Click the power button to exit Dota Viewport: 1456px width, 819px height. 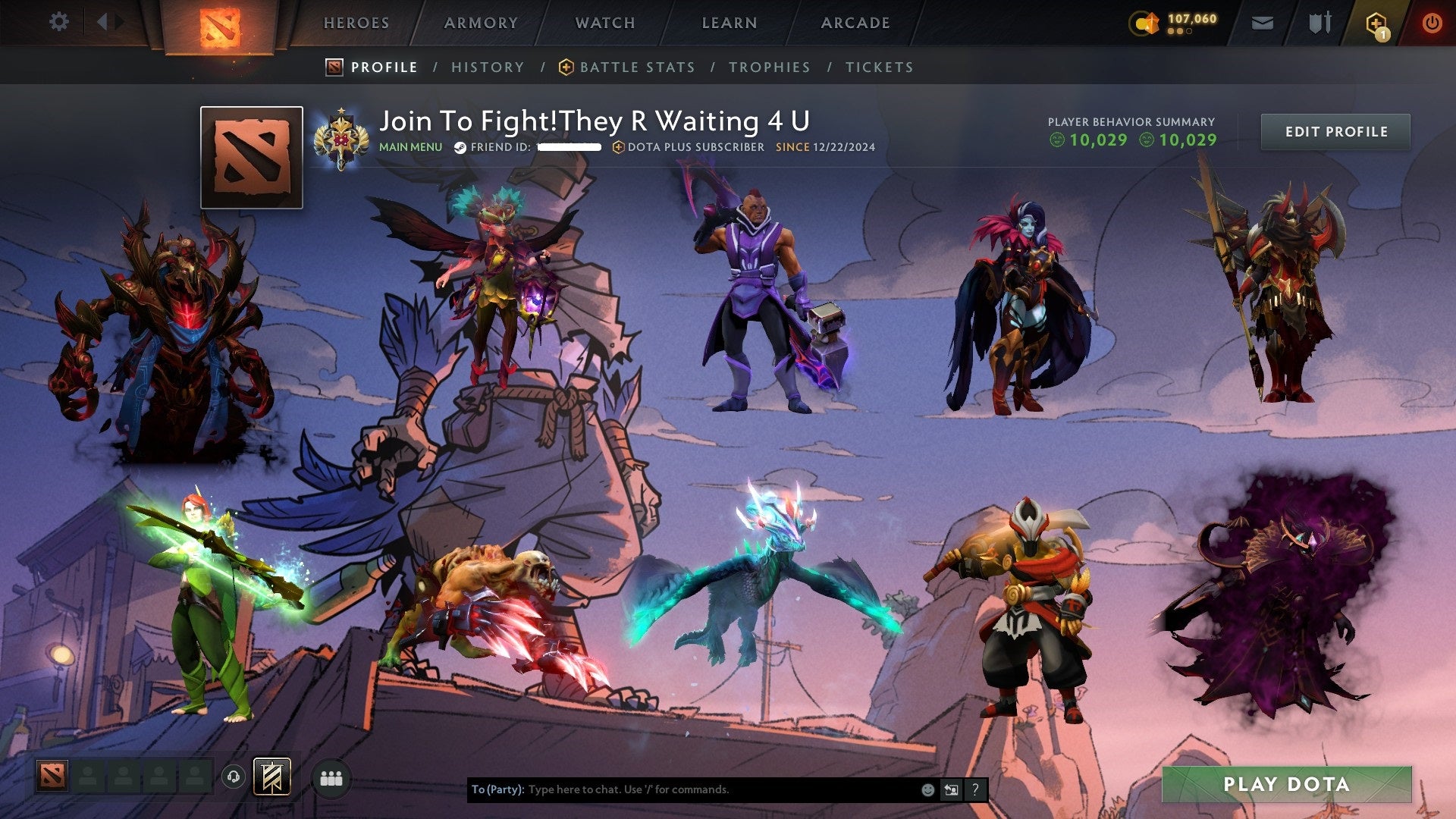[1432, 23]
